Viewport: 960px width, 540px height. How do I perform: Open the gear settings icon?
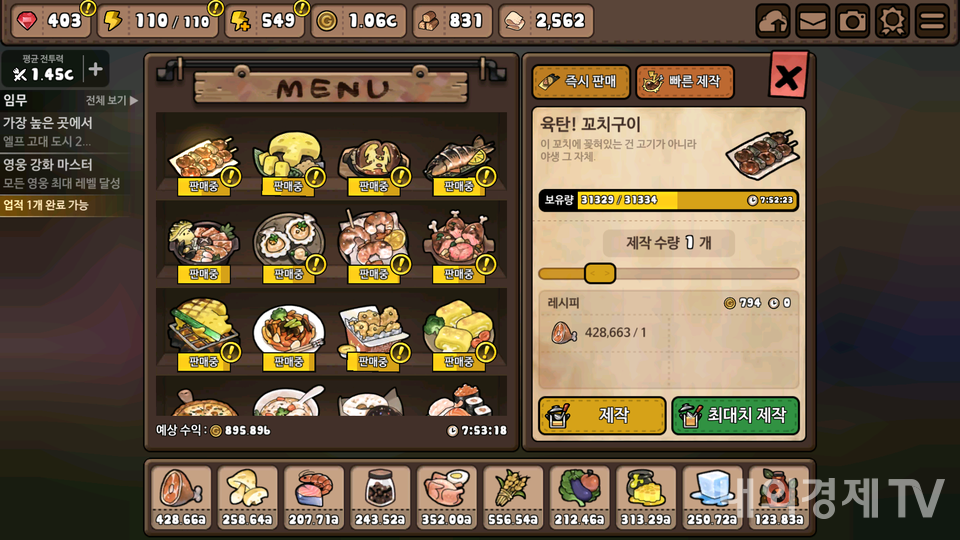point(892,21)
